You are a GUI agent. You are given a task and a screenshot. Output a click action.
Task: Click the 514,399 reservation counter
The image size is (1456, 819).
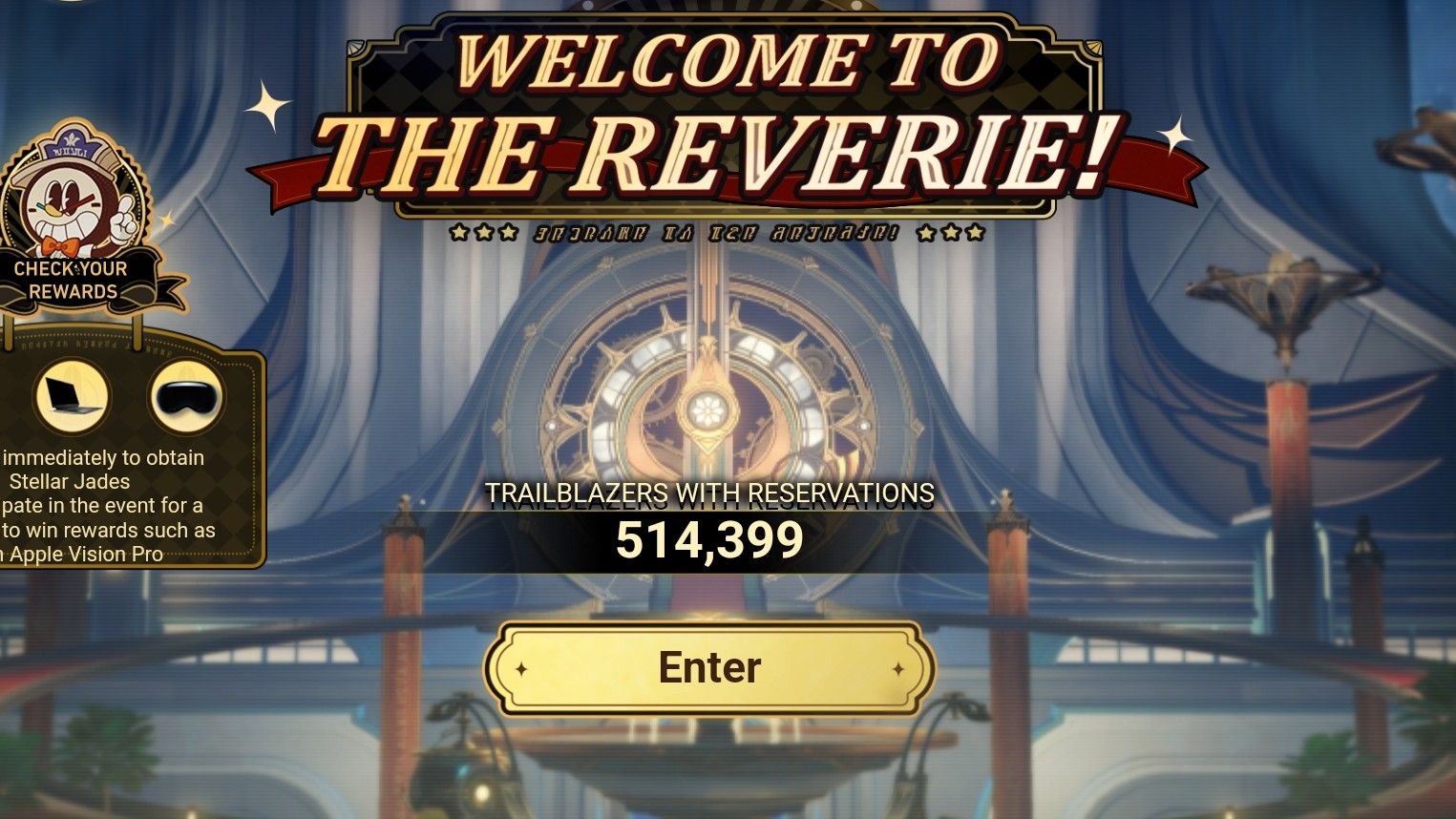(x=709, y=541)
